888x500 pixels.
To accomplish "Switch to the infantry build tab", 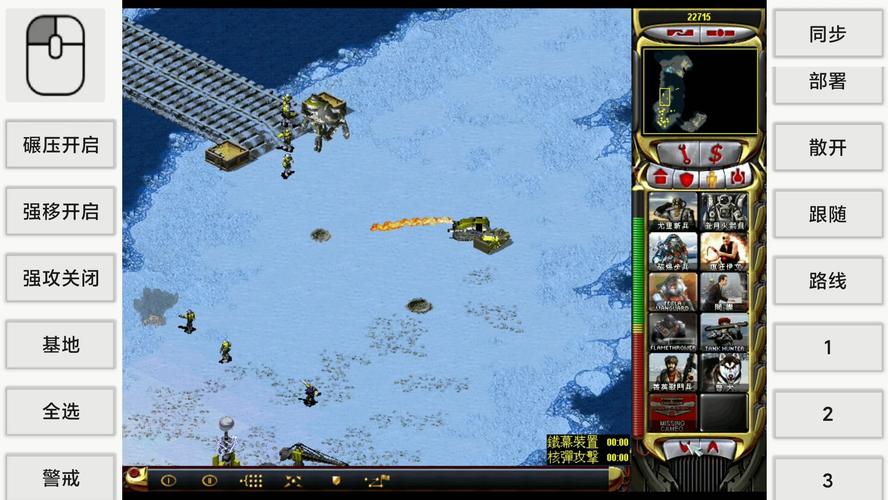I will [x=710, y=178].
